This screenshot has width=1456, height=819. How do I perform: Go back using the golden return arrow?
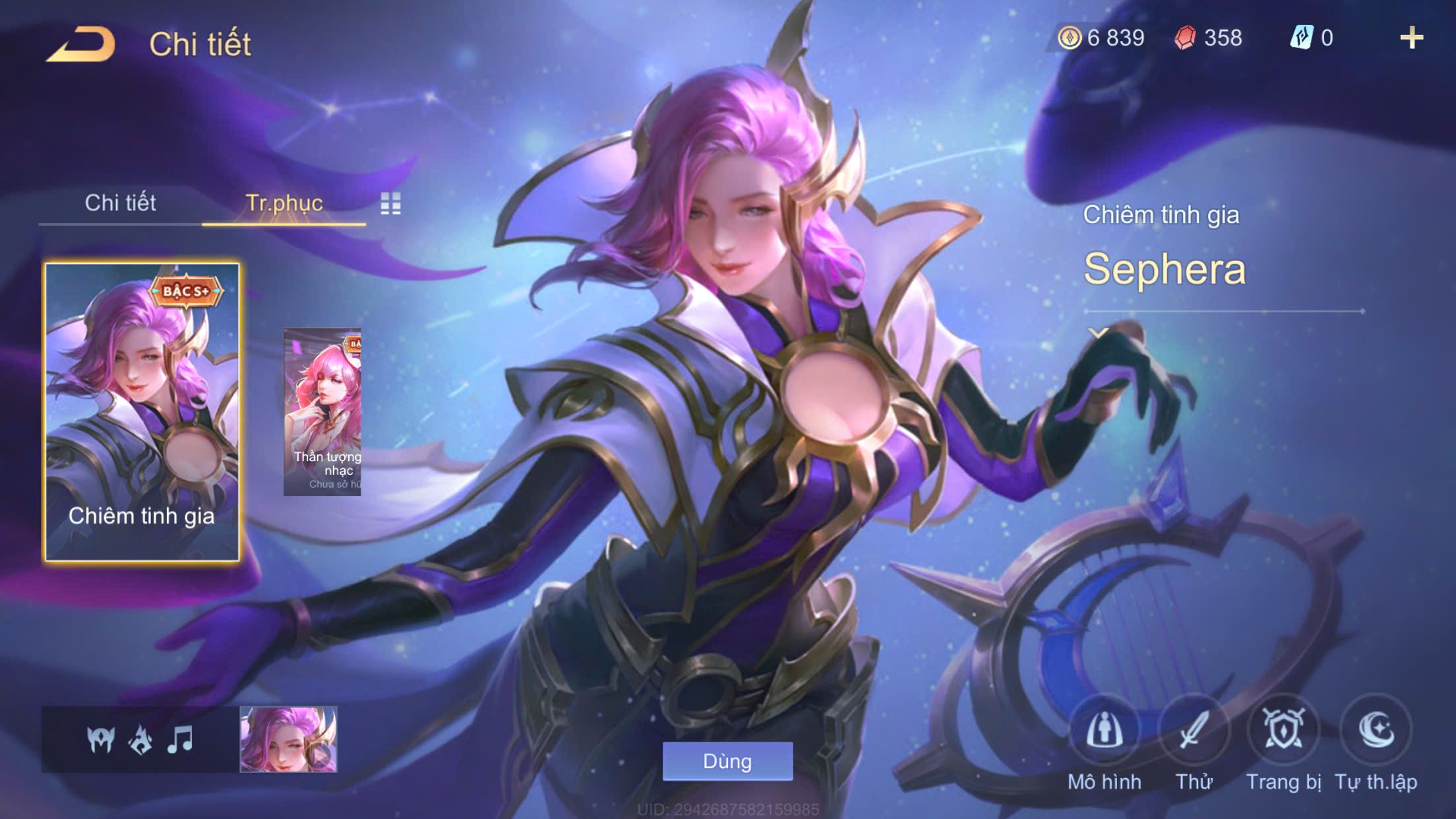click(80, 45)
